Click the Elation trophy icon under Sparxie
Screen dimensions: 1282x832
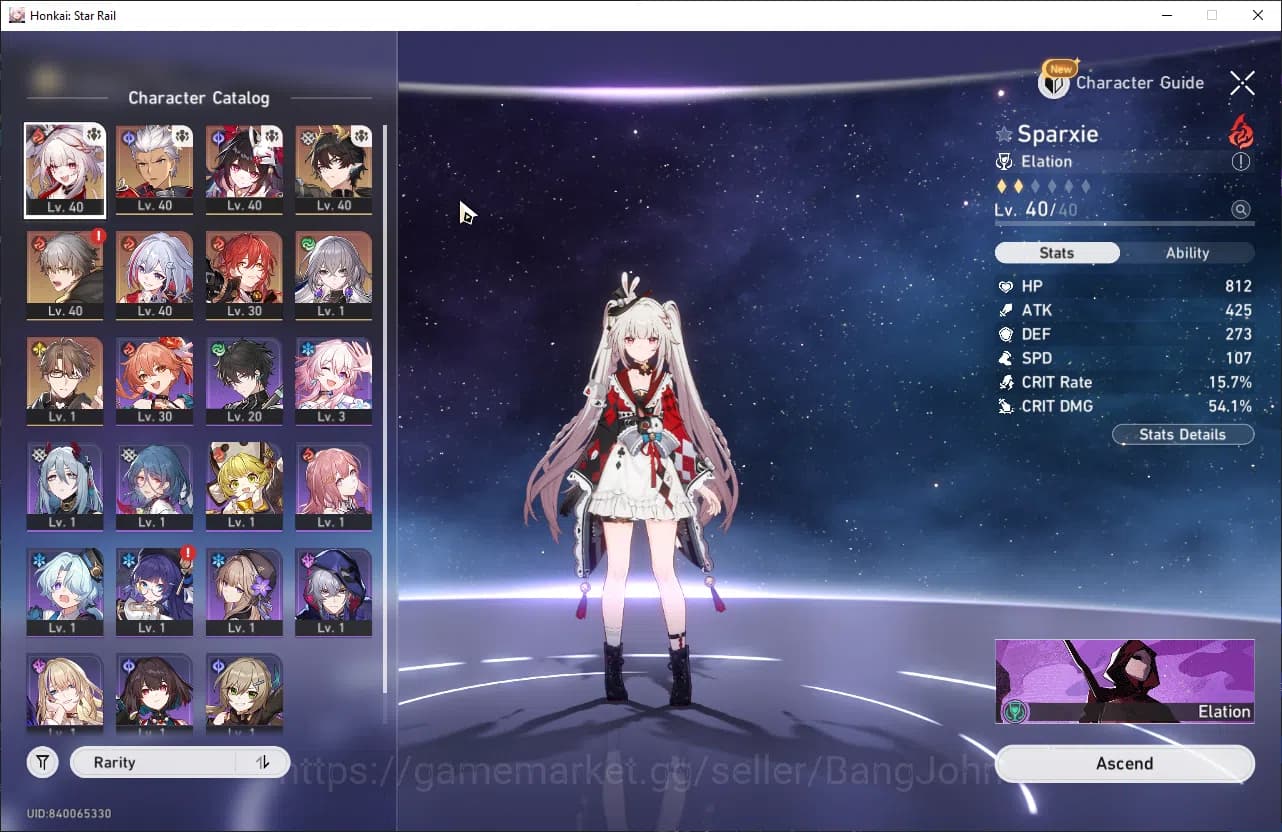[x=1007, y=161]
